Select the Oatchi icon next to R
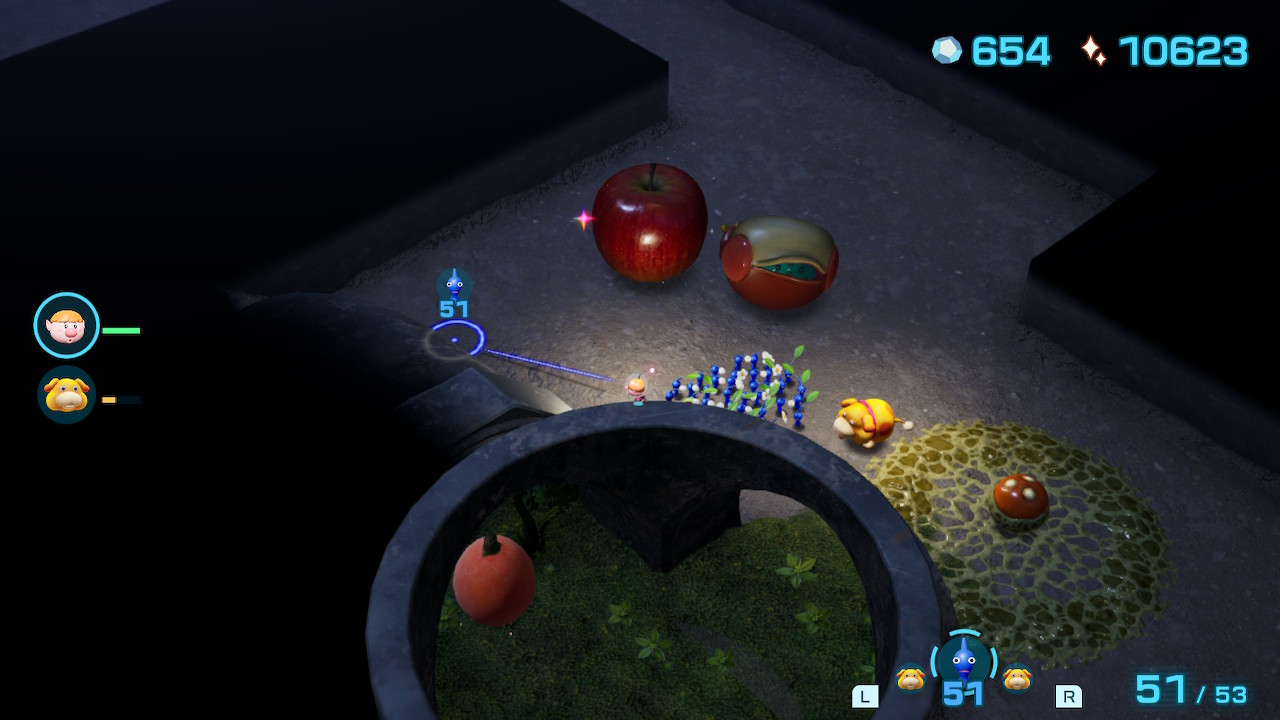Image resolution: width=1280 pixels, height=720 pixels. (1017, 678)
